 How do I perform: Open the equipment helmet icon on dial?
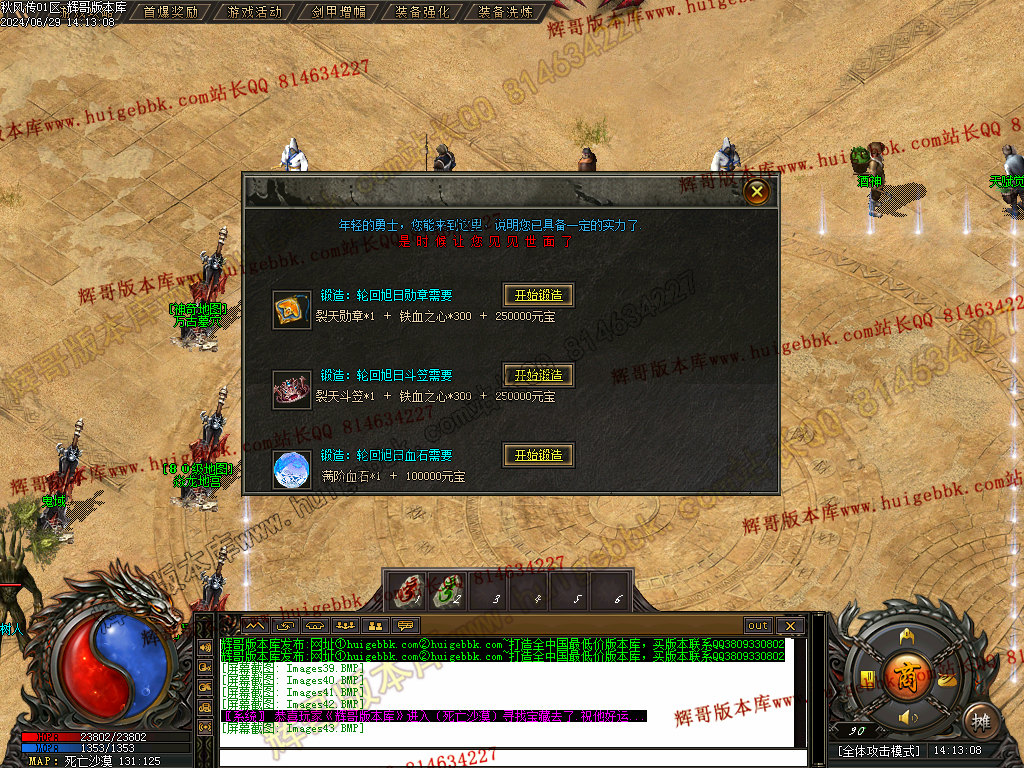click(907, 636)
